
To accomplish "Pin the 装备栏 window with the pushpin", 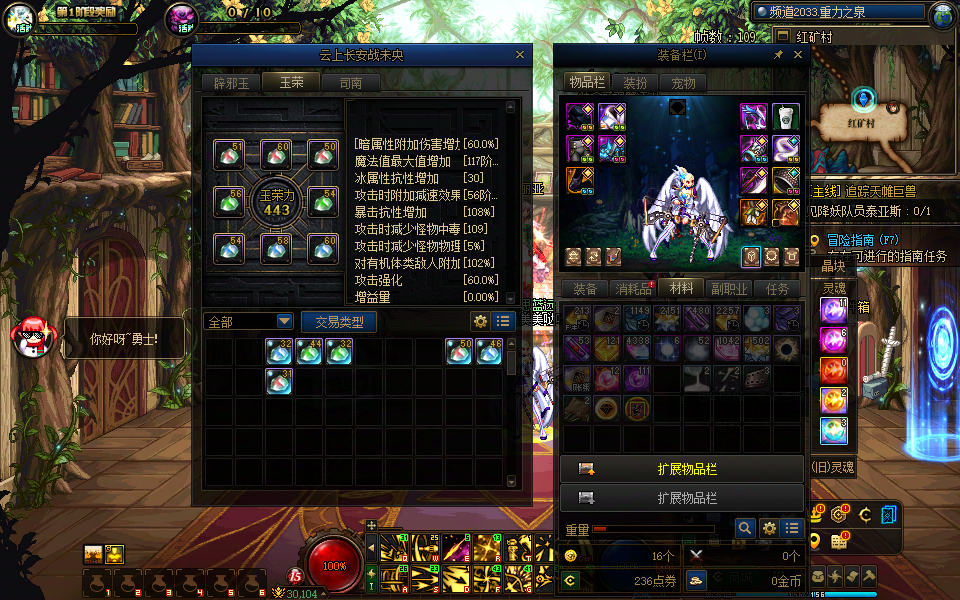I will point(779,56).
